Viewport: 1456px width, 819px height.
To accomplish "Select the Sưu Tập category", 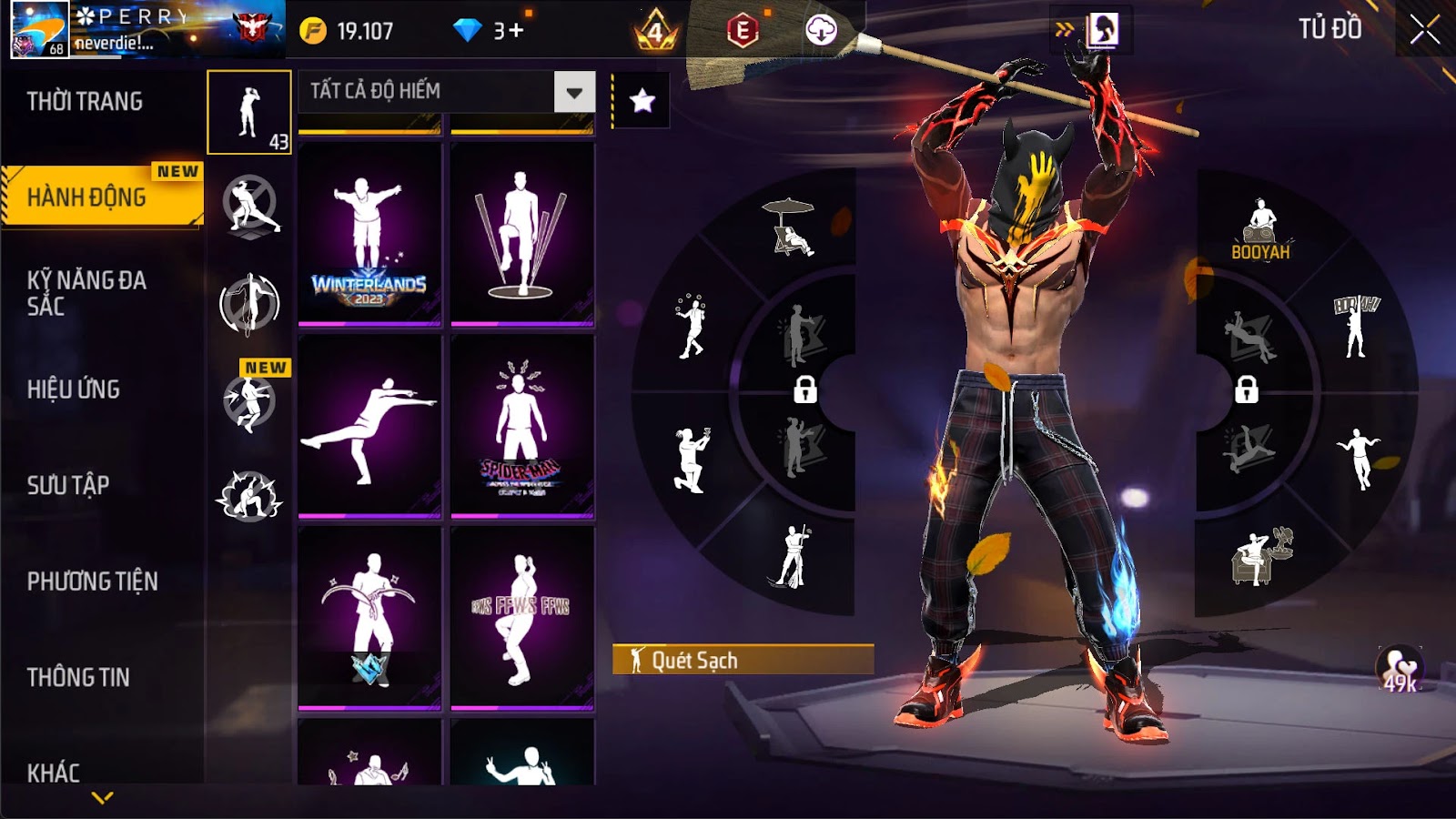I will 68,485.
